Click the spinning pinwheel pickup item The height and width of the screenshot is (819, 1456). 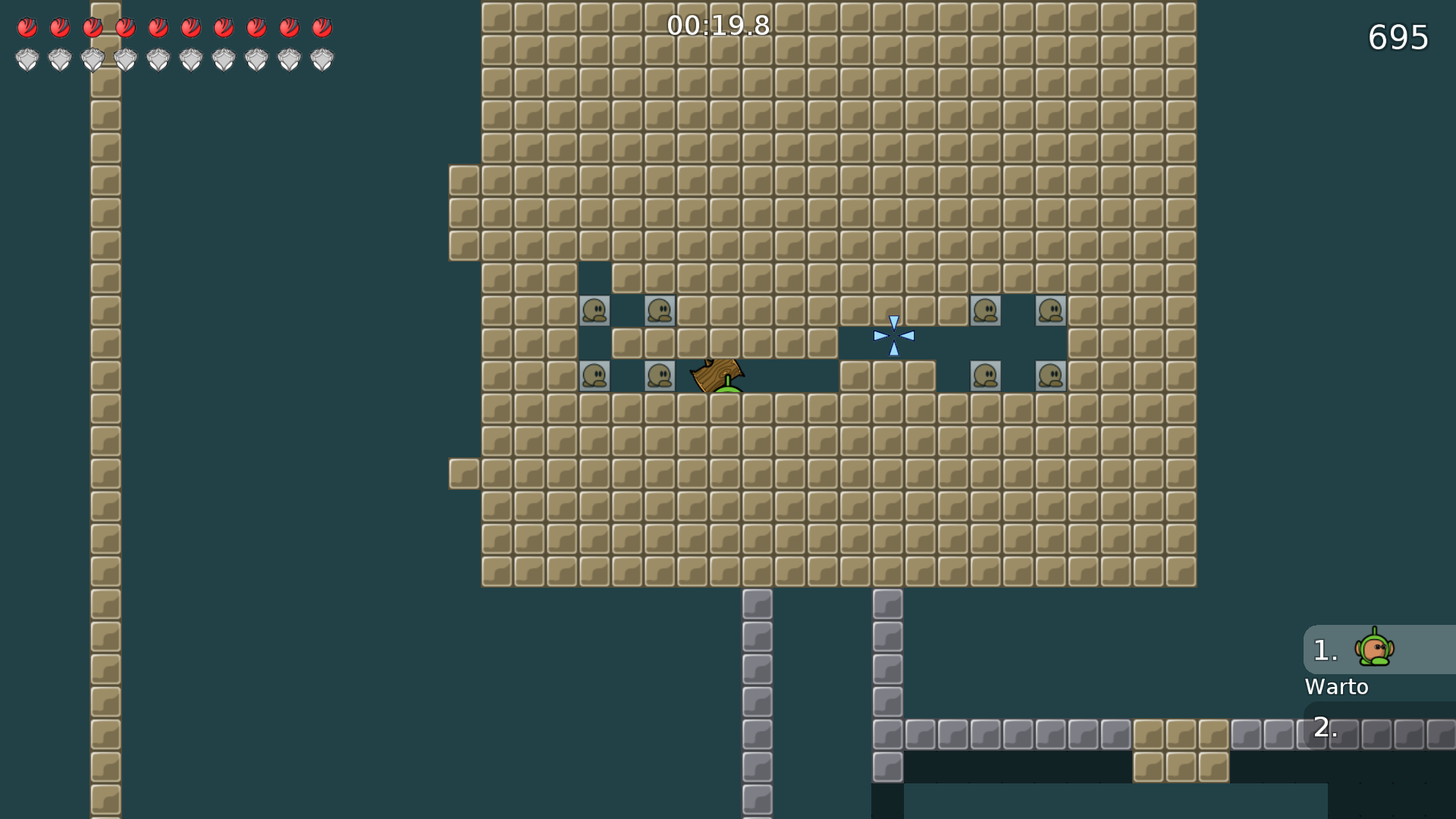coord(896,334)
